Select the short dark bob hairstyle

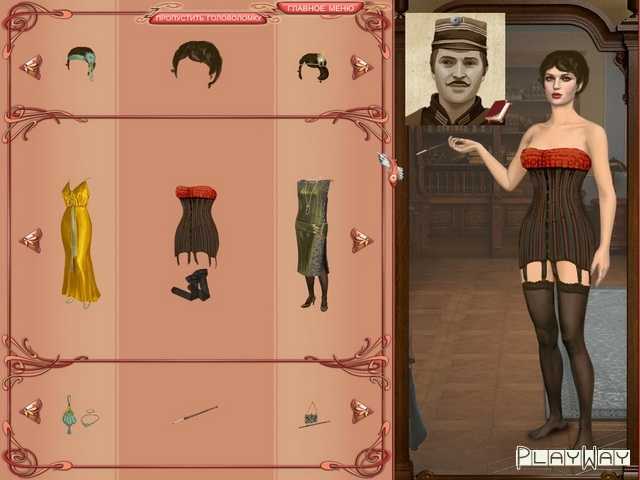(196, 62)
